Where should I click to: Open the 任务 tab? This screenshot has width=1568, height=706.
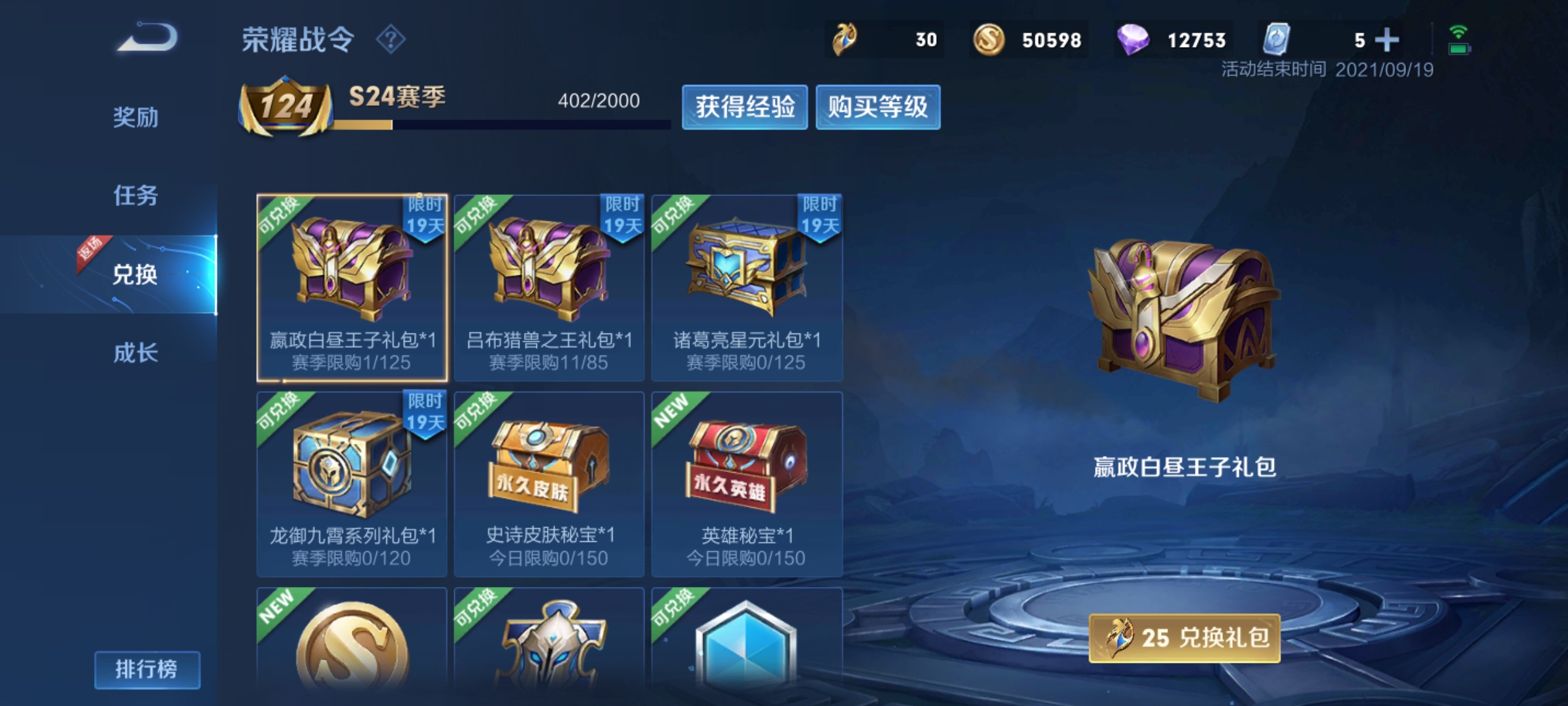click(136, 195)
